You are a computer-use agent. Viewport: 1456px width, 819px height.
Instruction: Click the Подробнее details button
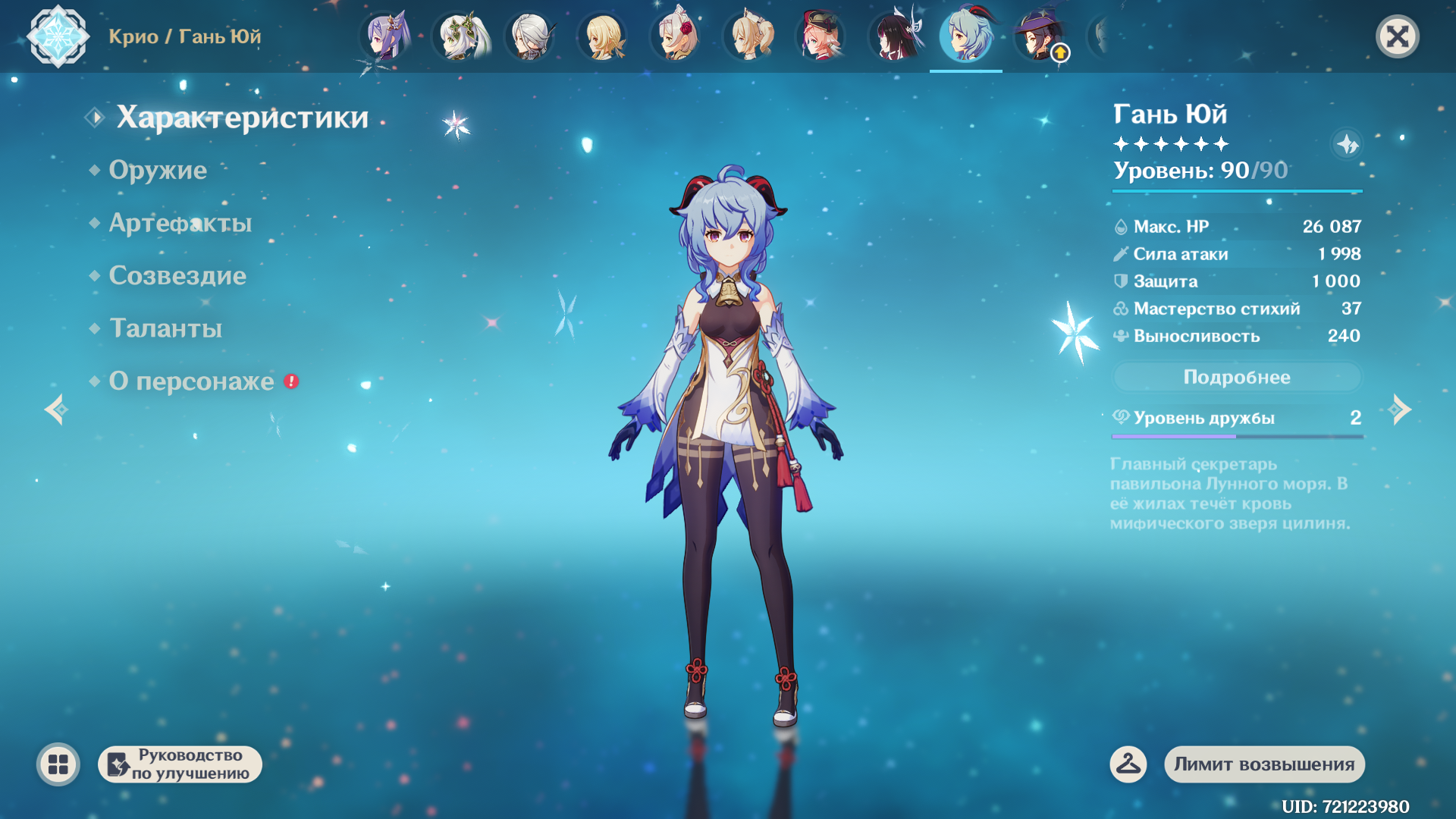pyautogui.click(x=1236, y=377)
